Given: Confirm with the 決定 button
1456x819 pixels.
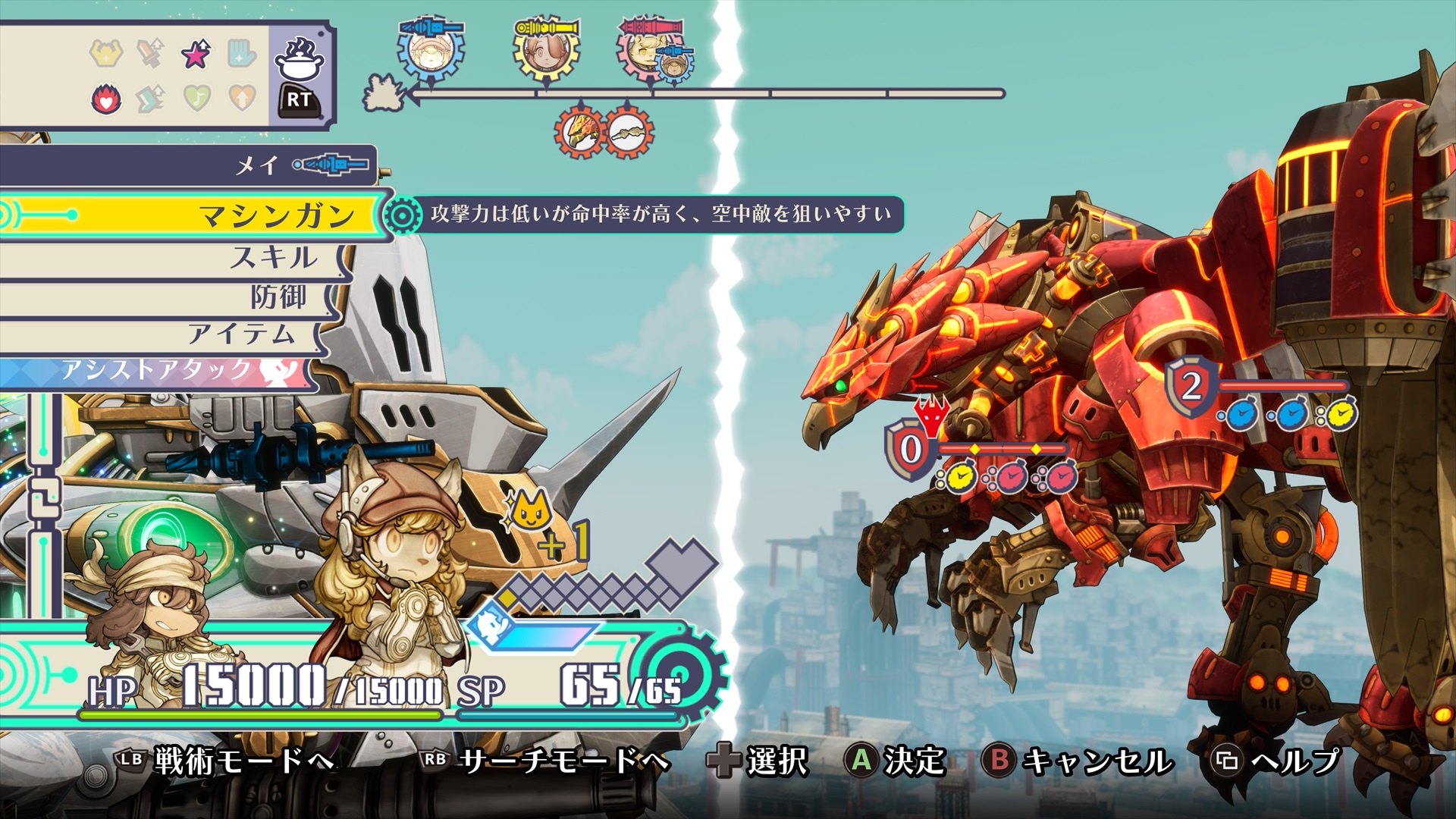Looking at the screenshot, I should (895, 761).
